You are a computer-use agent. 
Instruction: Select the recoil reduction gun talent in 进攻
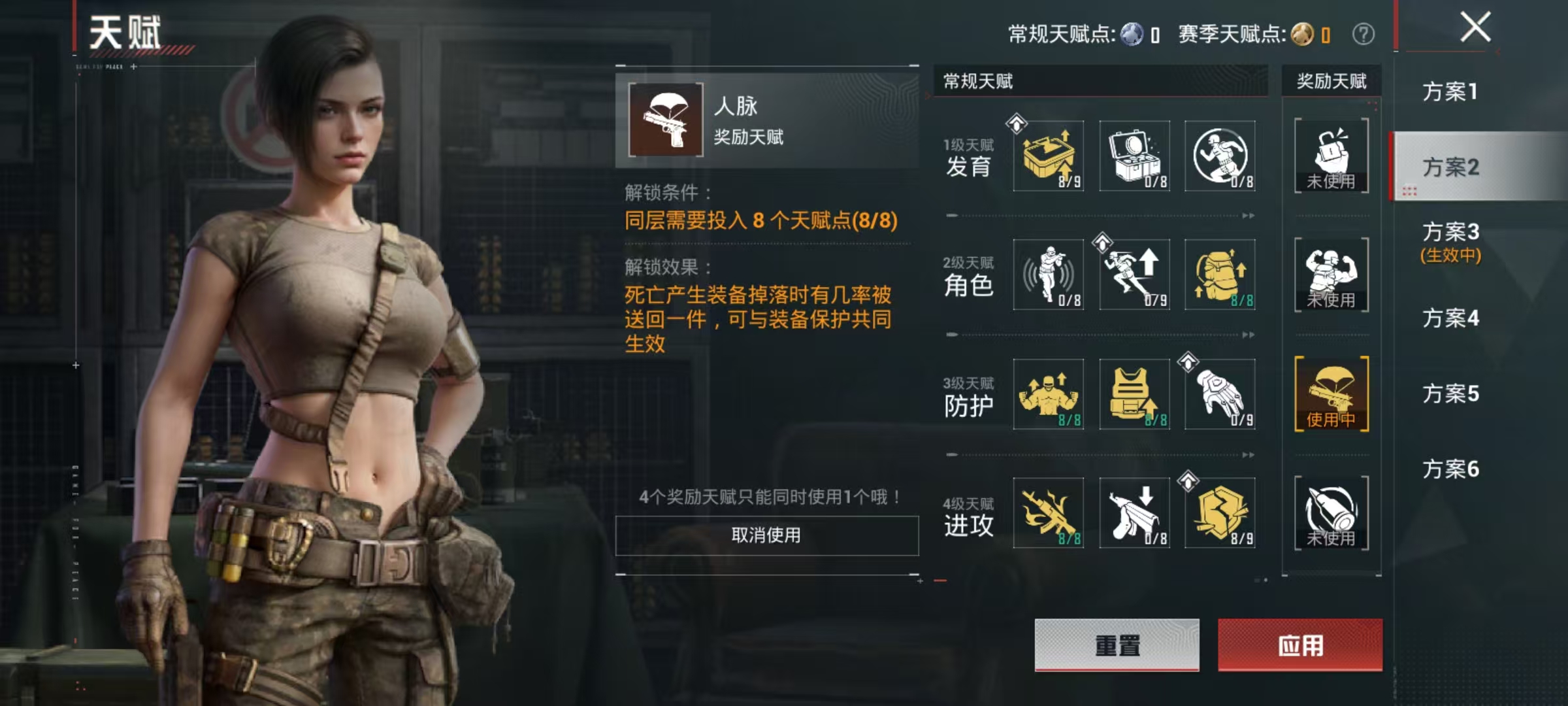(x=1135, y=514)
